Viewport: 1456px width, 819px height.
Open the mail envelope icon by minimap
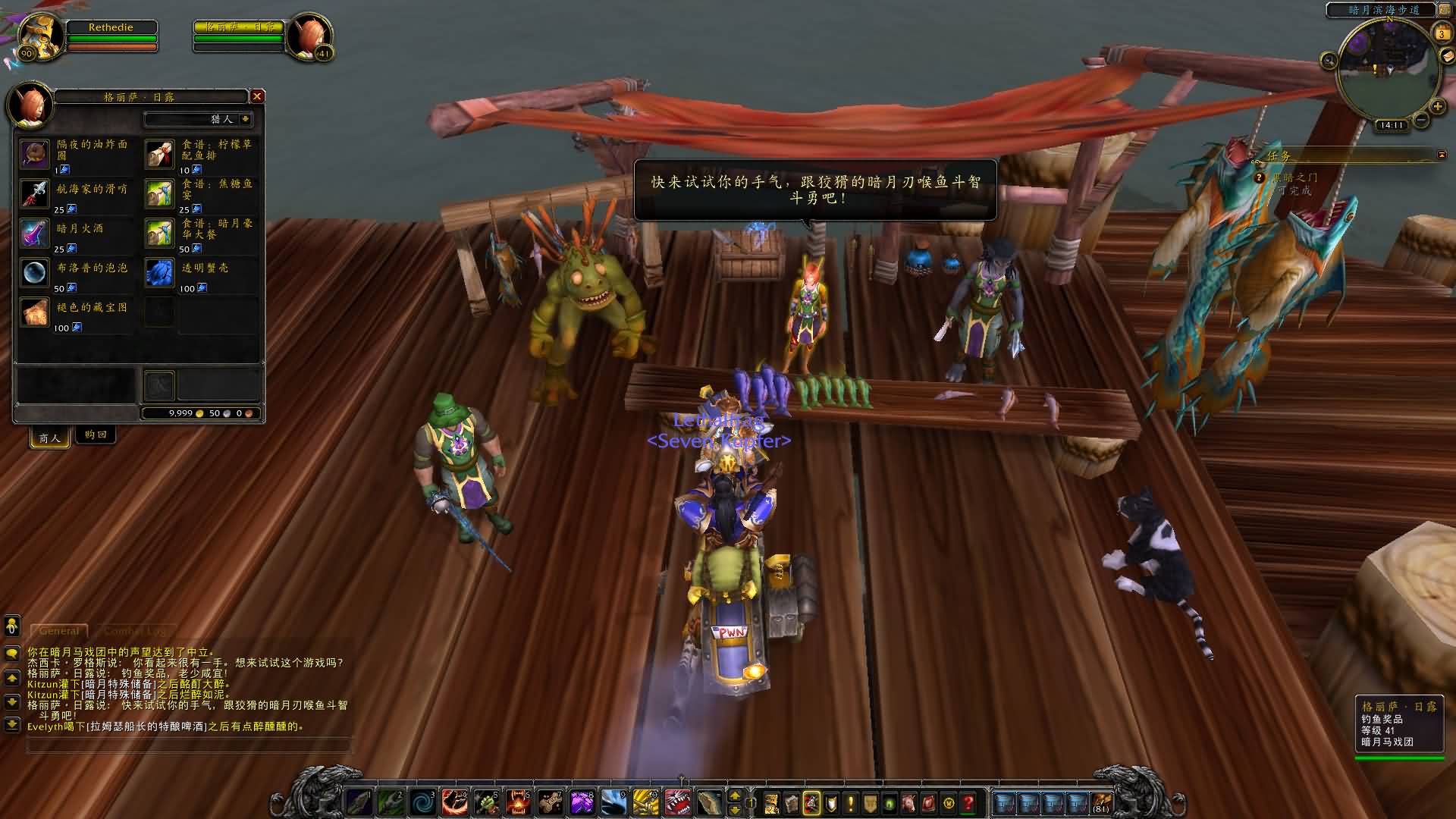click(1445, 58)
